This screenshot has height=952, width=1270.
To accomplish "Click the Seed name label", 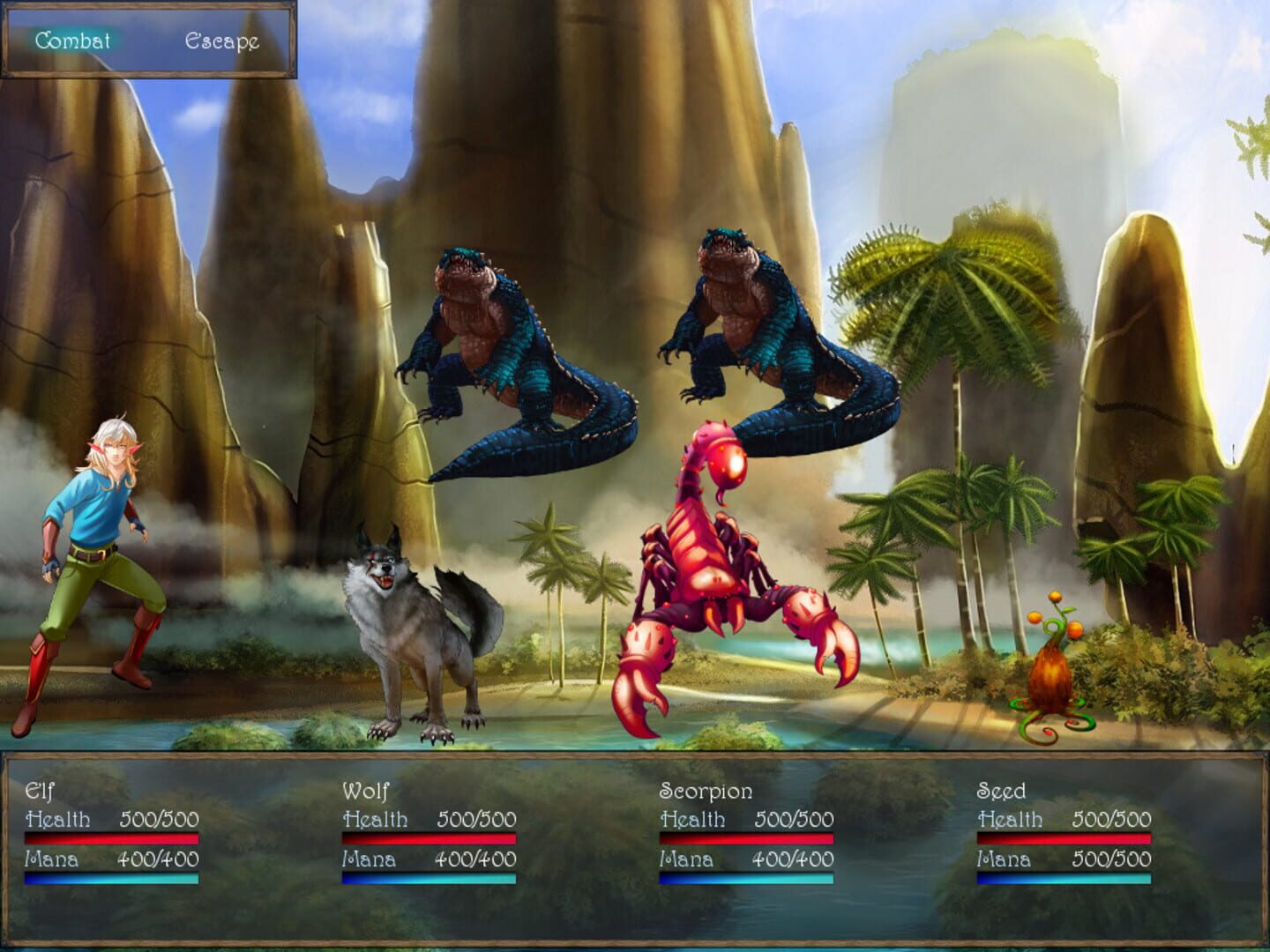I will point(1000,792).
